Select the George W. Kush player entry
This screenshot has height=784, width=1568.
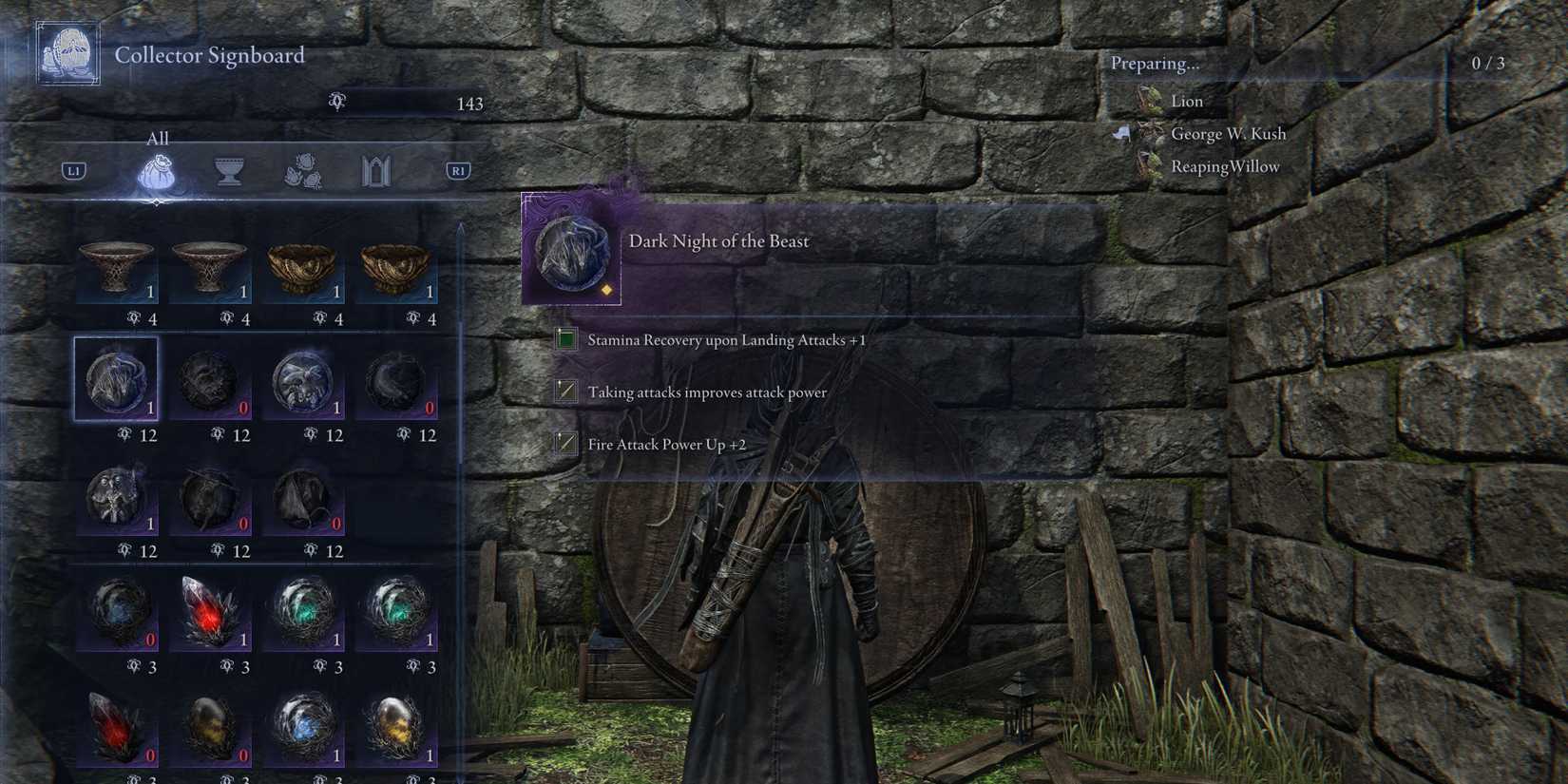point(1230,133)
